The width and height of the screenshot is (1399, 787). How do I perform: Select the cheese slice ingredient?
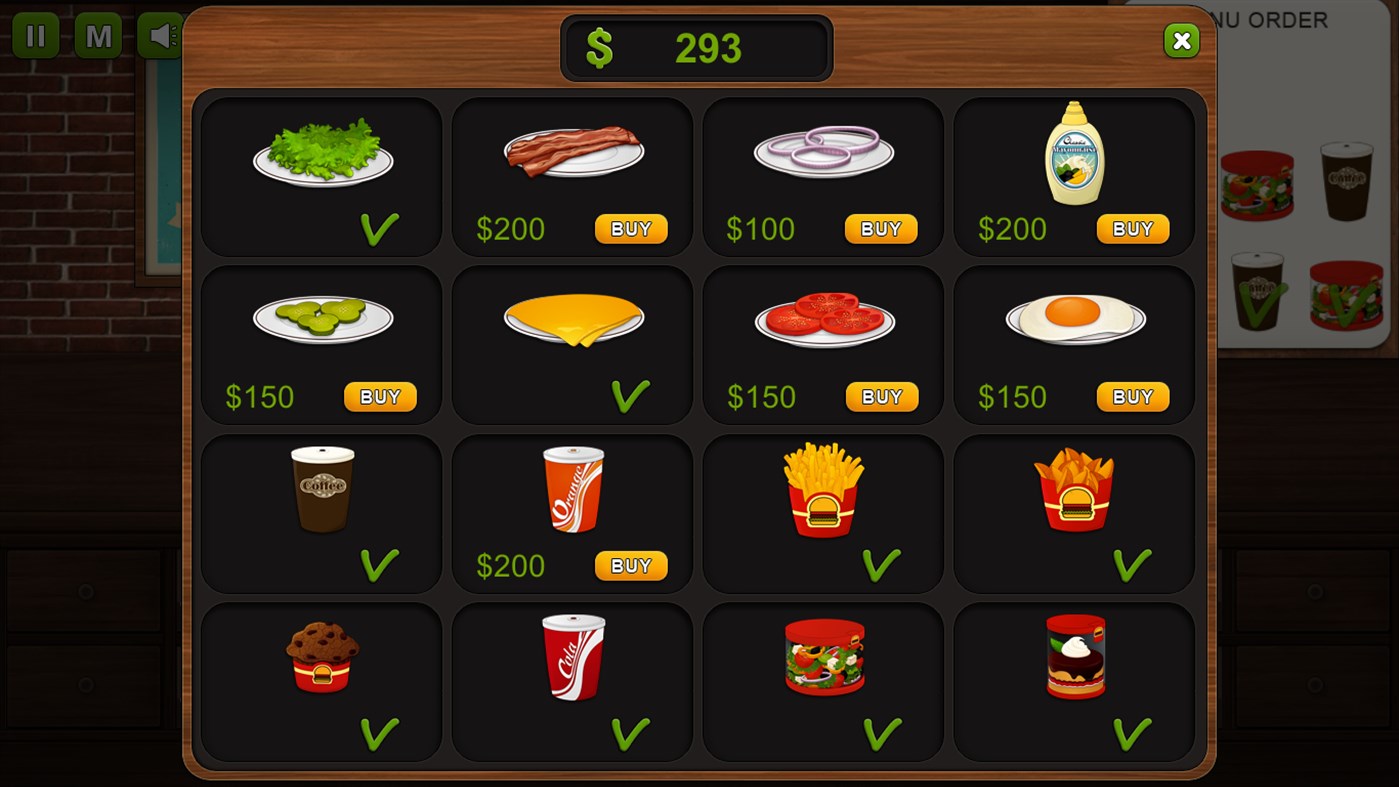pos(571,318)
